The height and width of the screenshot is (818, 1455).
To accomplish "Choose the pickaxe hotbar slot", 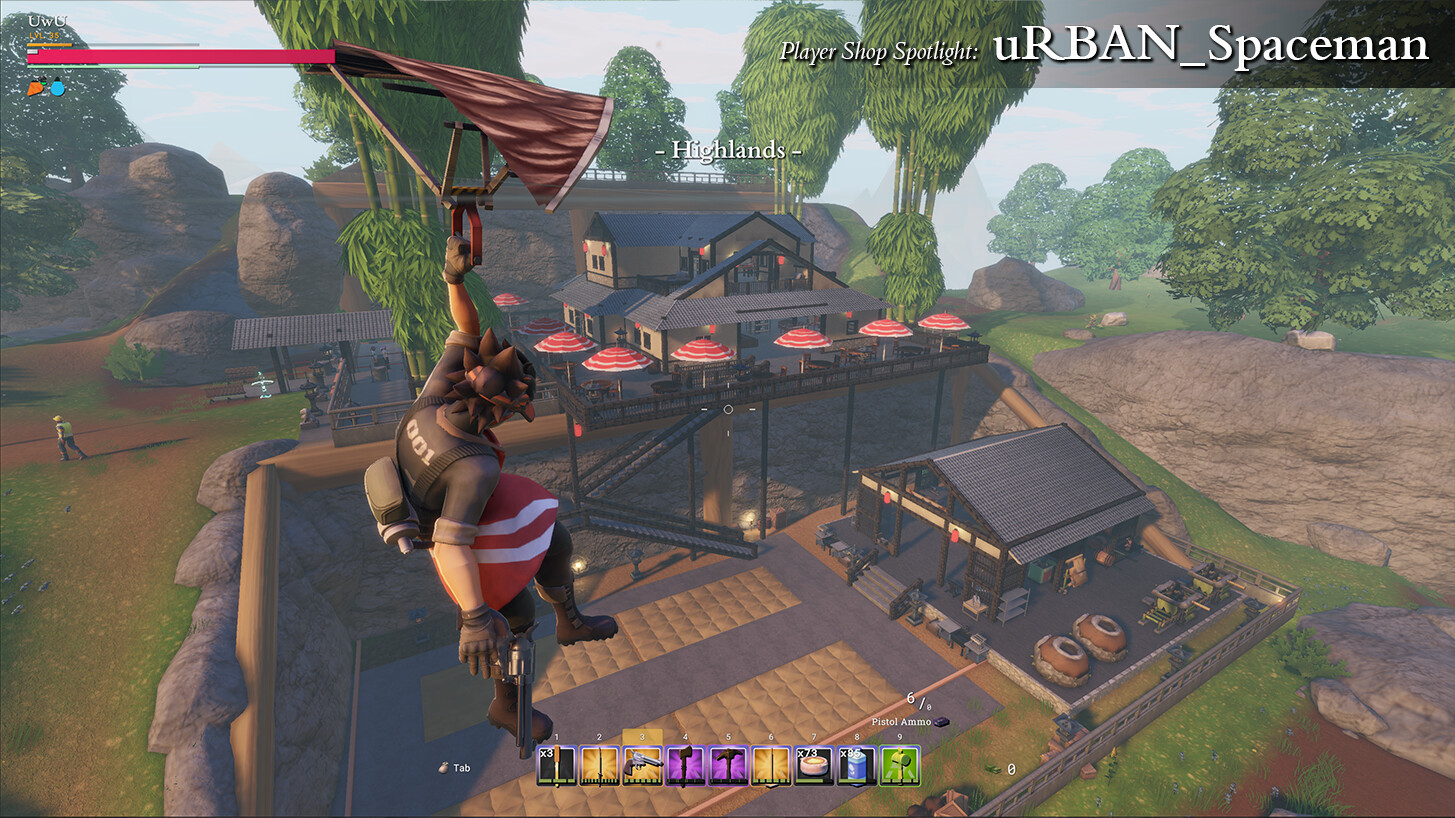I will (x=728, y=766).
